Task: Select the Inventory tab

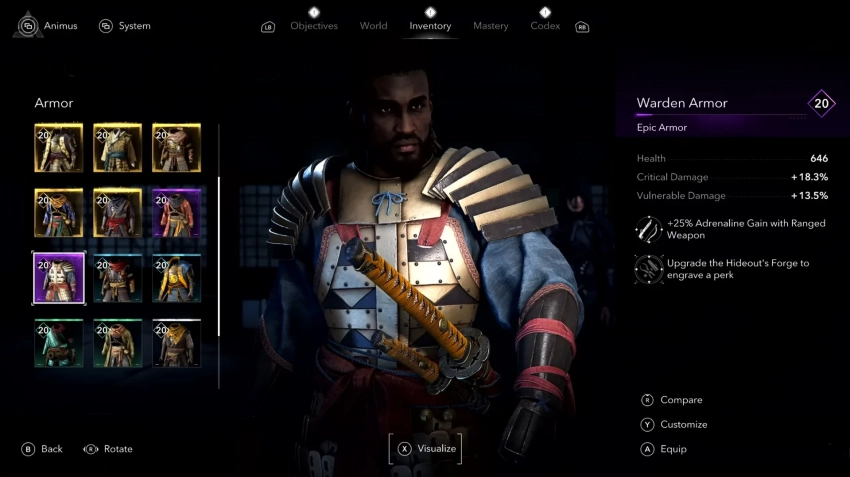Action: pos(430,26)
